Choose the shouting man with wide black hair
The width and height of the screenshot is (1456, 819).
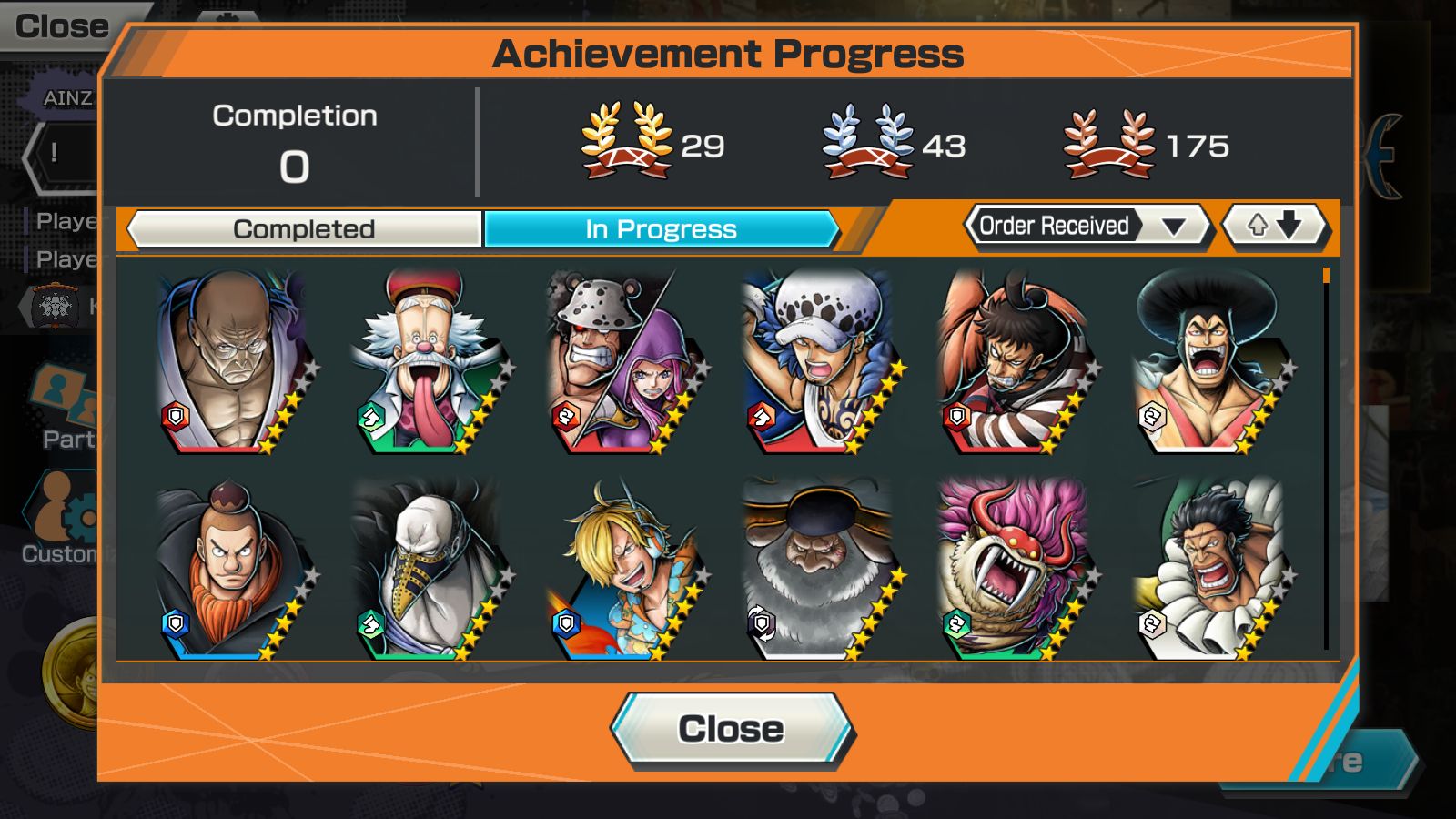[x=1210, y=361]
